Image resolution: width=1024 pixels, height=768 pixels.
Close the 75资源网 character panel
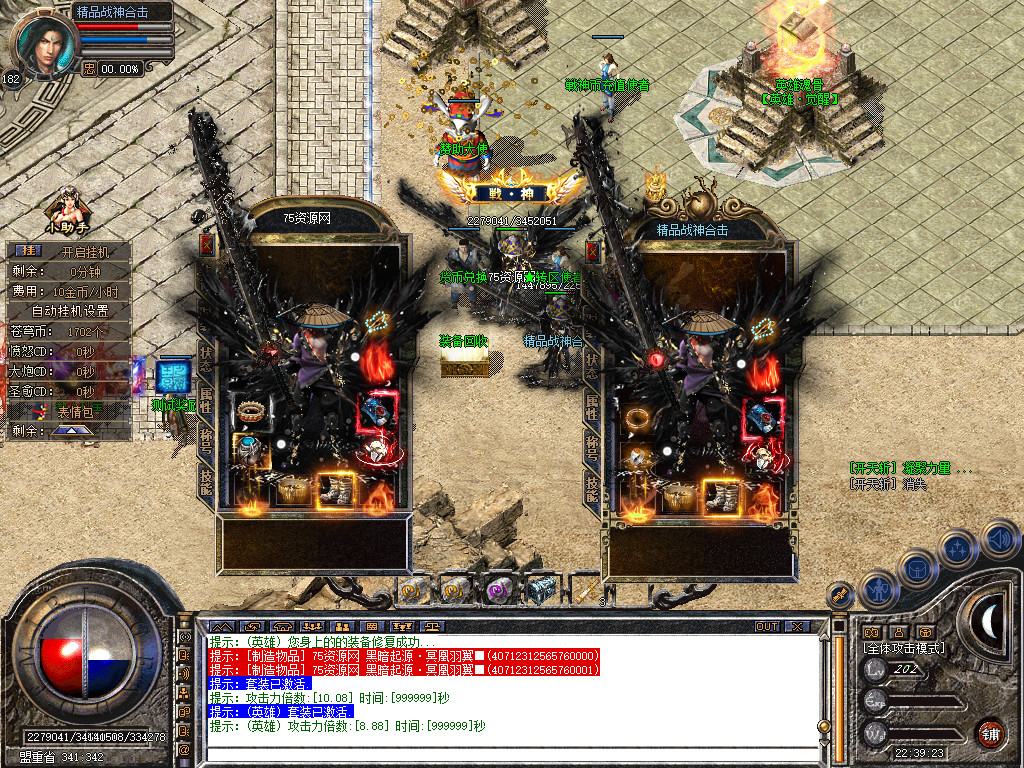coord(207,245)
